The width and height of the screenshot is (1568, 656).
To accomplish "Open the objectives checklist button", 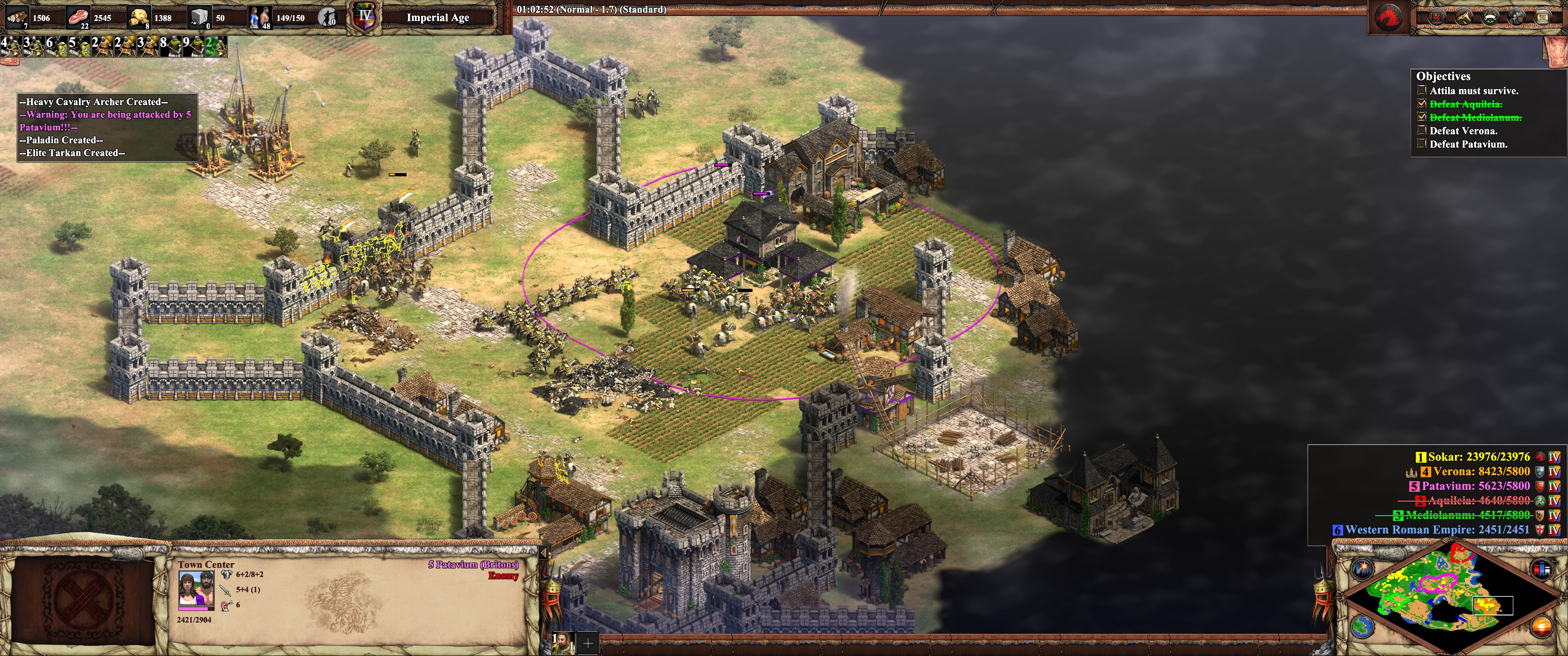I will [1437, 17].
